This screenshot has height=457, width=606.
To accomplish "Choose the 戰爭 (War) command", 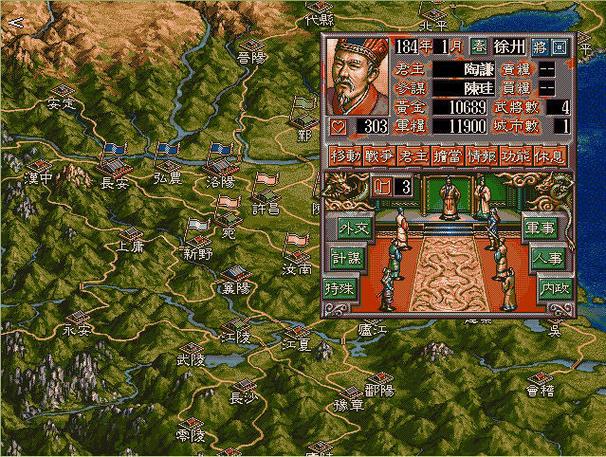I will pyautogui.click(x=379, y=156).
